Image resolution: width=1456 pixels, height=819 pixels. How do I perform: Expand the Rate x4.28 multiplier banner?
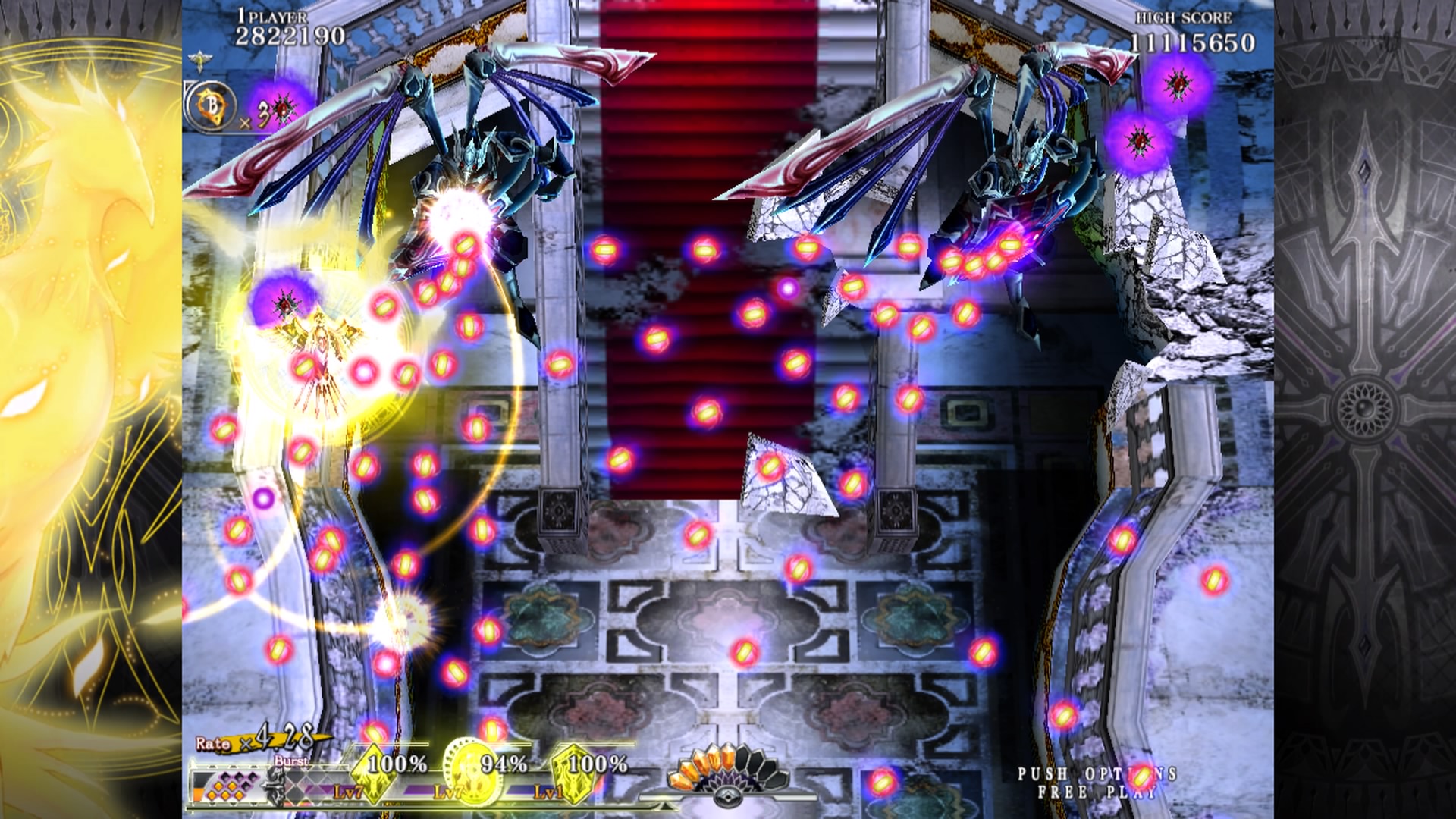pos(260,741)
